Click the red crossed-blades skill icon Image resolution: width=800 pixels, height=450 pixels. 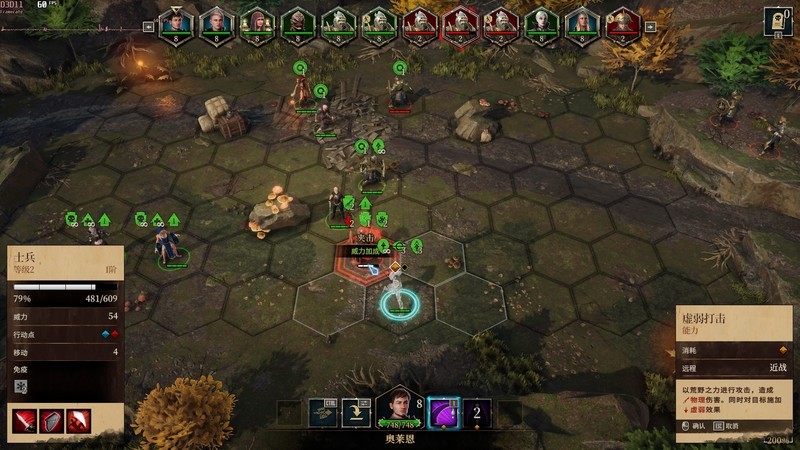[79, 421]
